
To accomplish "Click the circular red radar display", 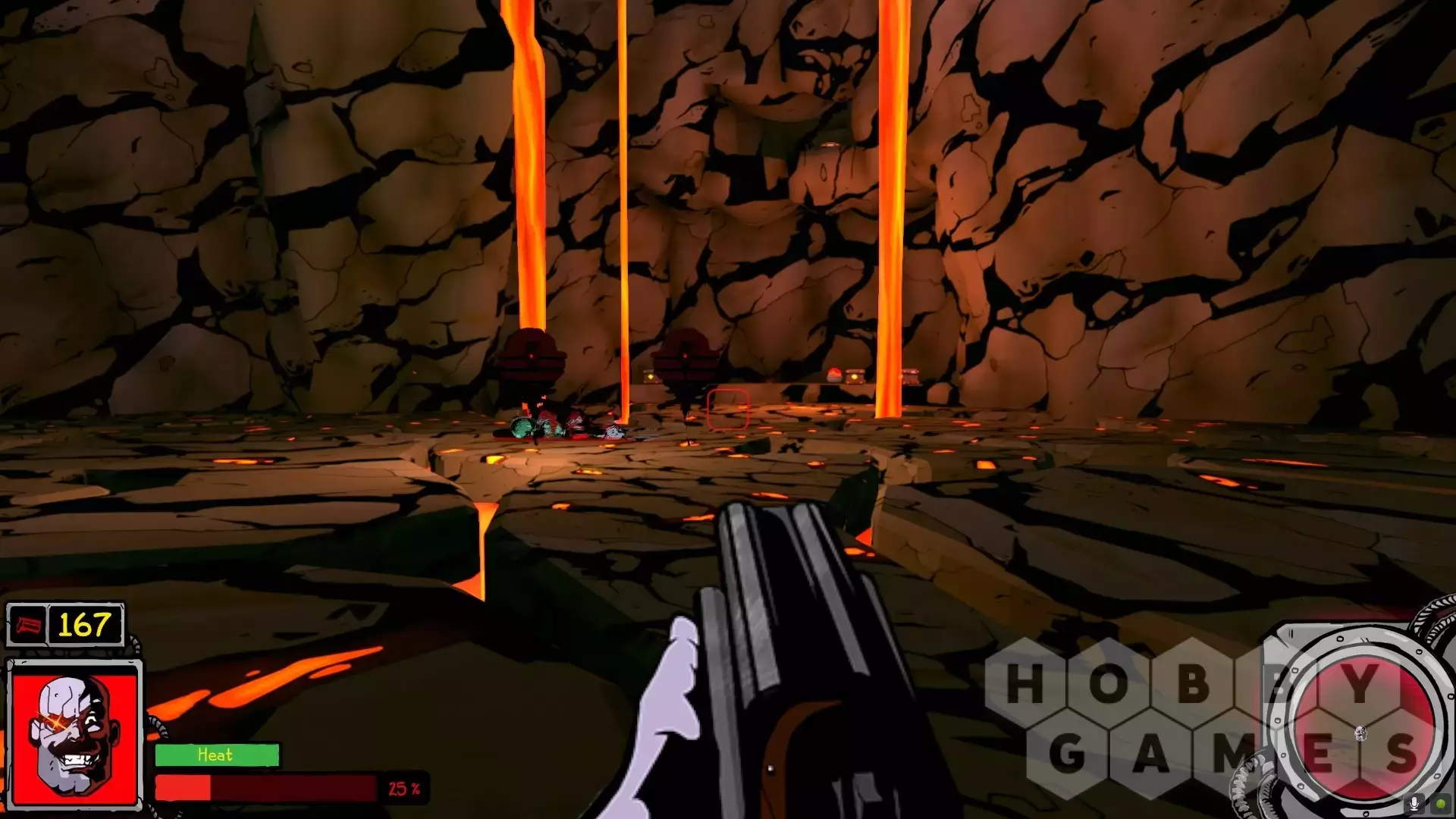I will [1360, 730].
